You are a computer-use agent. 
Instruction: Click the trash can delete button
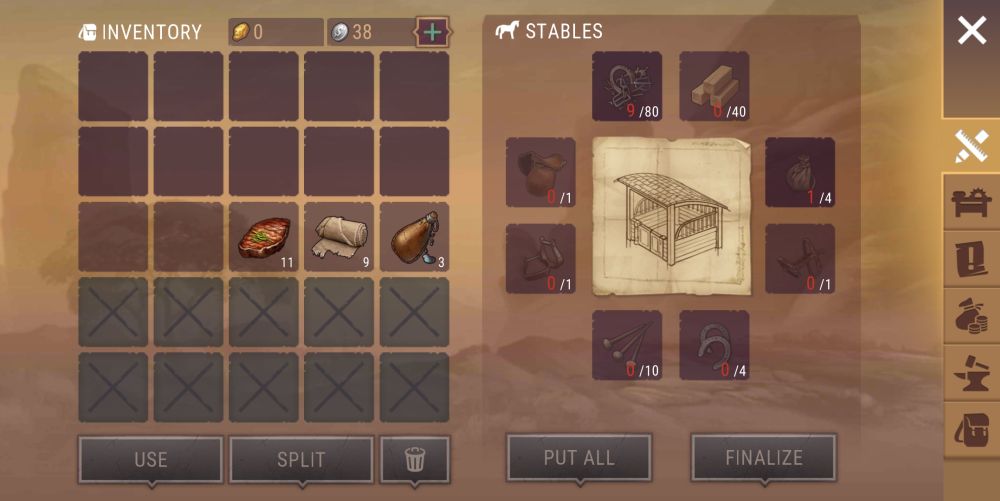pyautogui.click(x=415, y=460)
